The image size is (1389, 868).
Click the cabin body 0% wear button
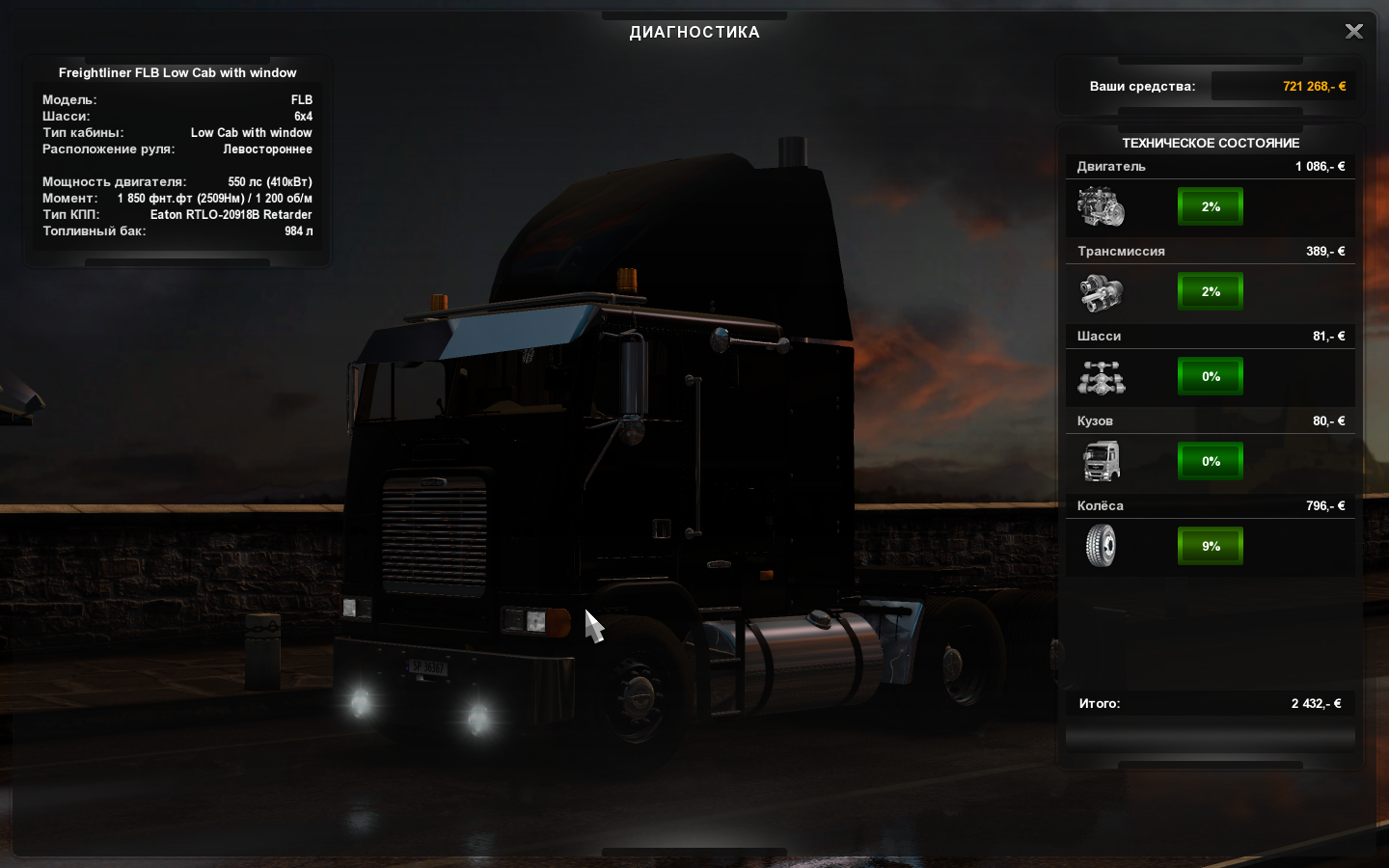(1211, 461)
